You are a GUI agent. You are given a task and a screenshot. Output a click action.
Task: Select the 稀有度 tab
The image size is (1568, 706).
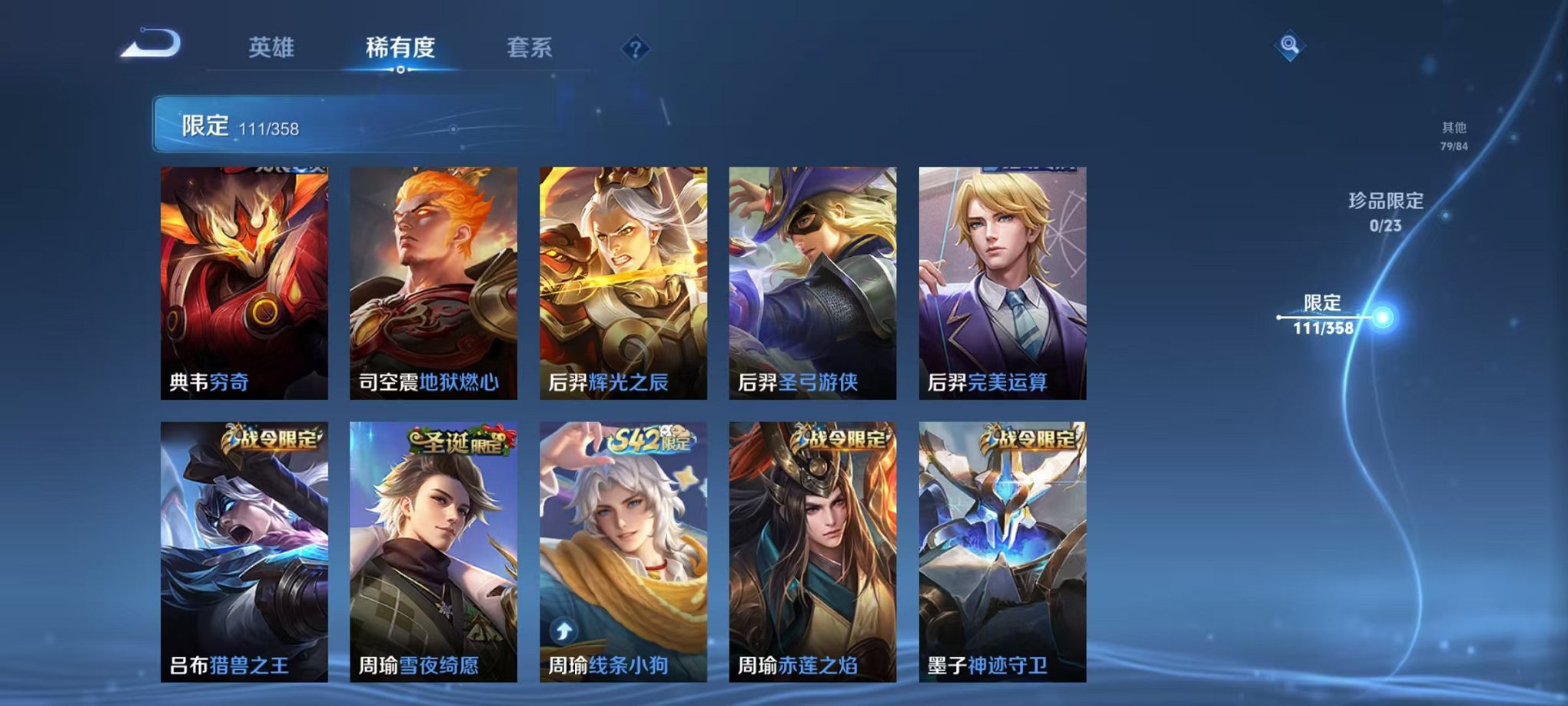(x=400, y=46)
